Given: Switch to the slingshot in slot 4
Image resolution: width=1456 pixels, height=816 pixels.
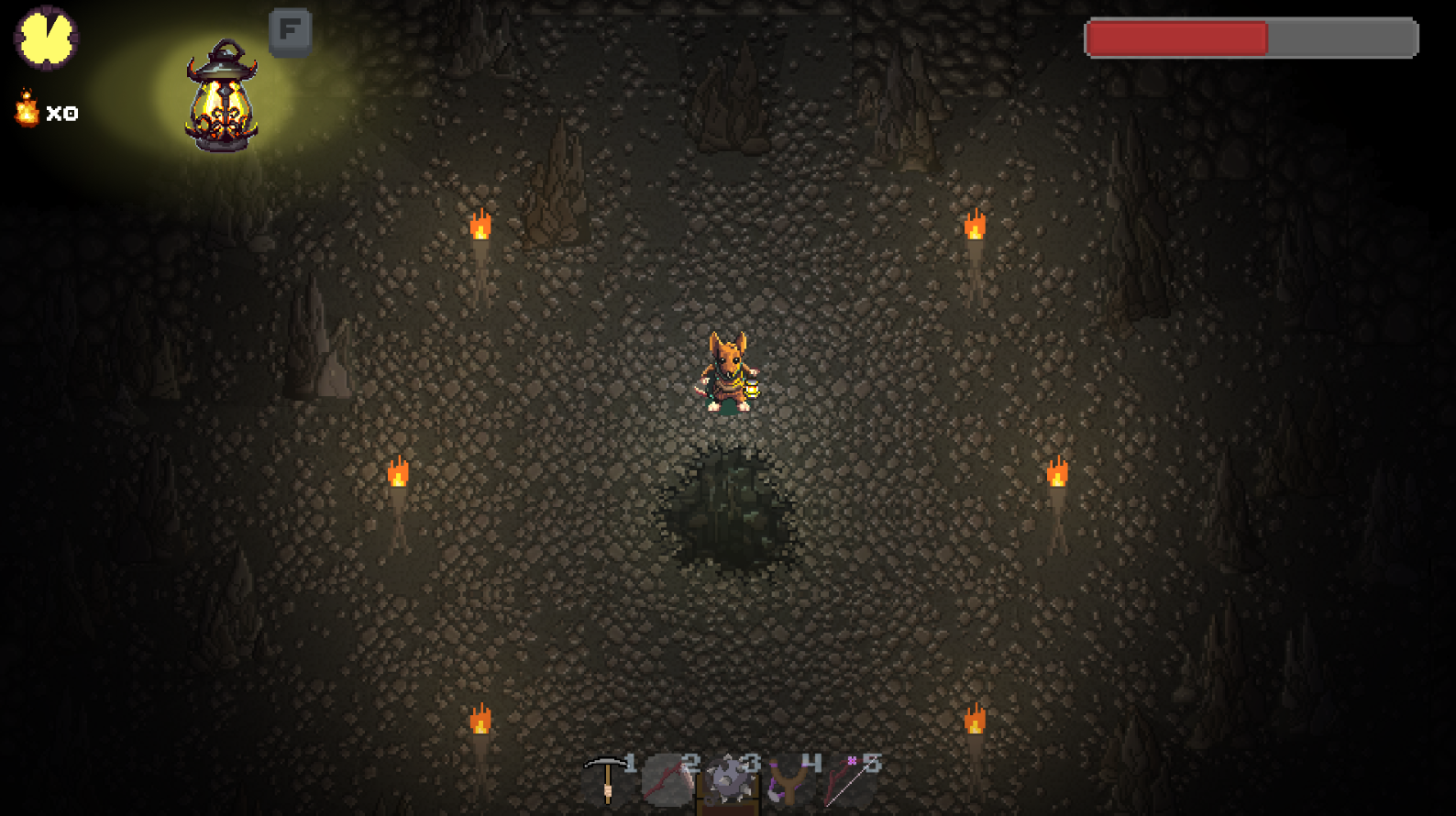Looking at the screenshot, I should coord(789,781).
